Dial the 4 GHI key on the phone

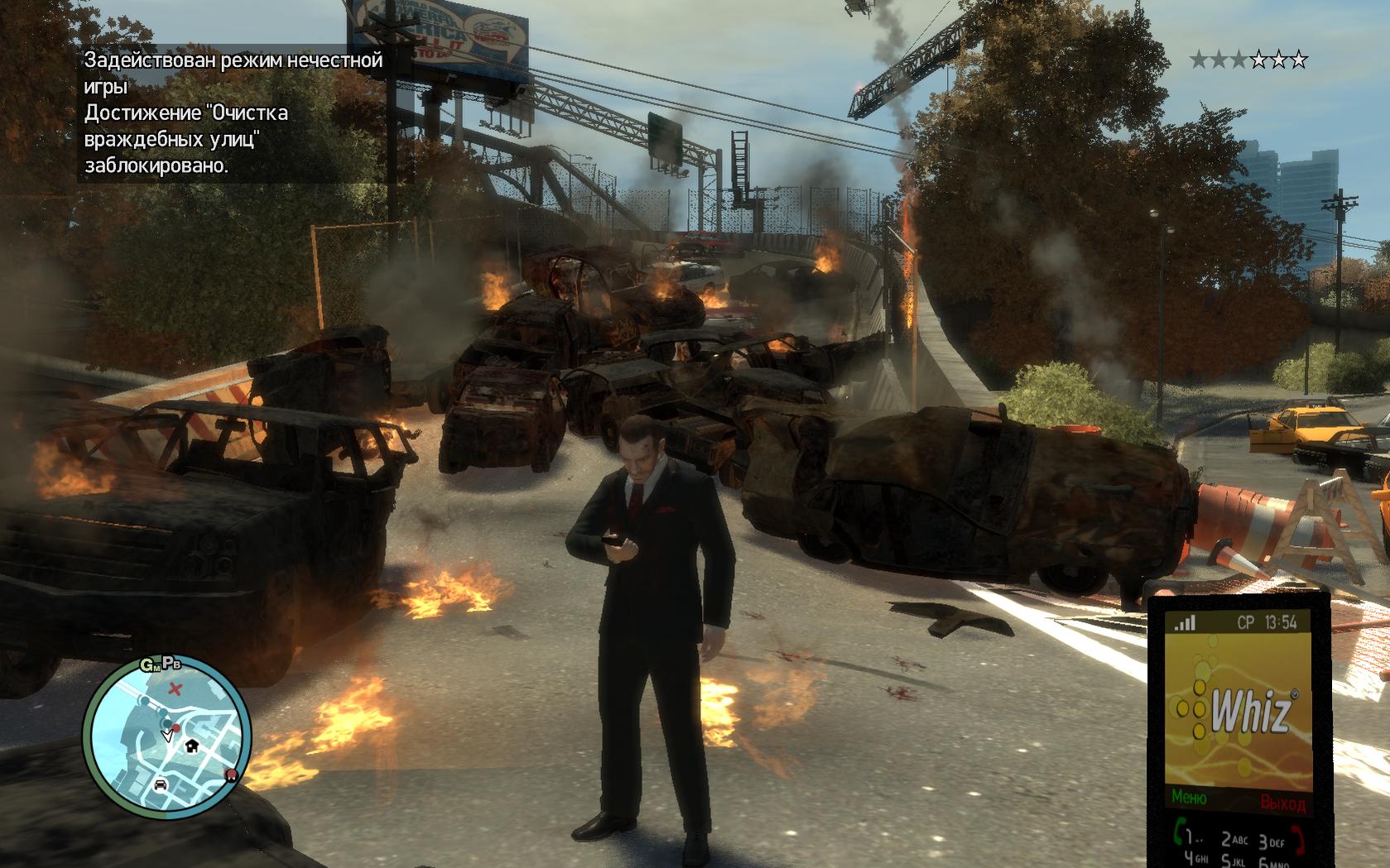pos(1195,858)
